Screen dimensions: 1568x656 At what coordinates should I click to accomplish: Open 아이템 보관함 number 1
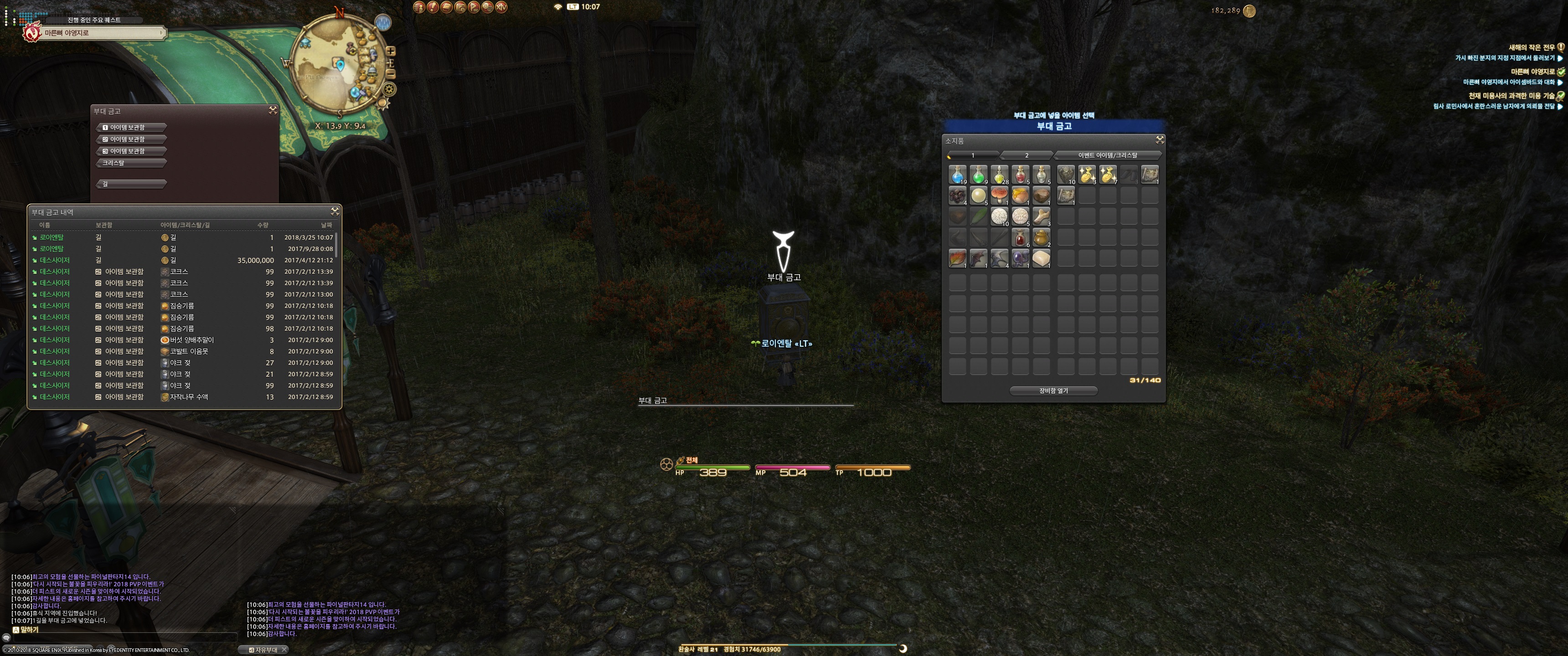pyautogui.click(x=131, y=128)
